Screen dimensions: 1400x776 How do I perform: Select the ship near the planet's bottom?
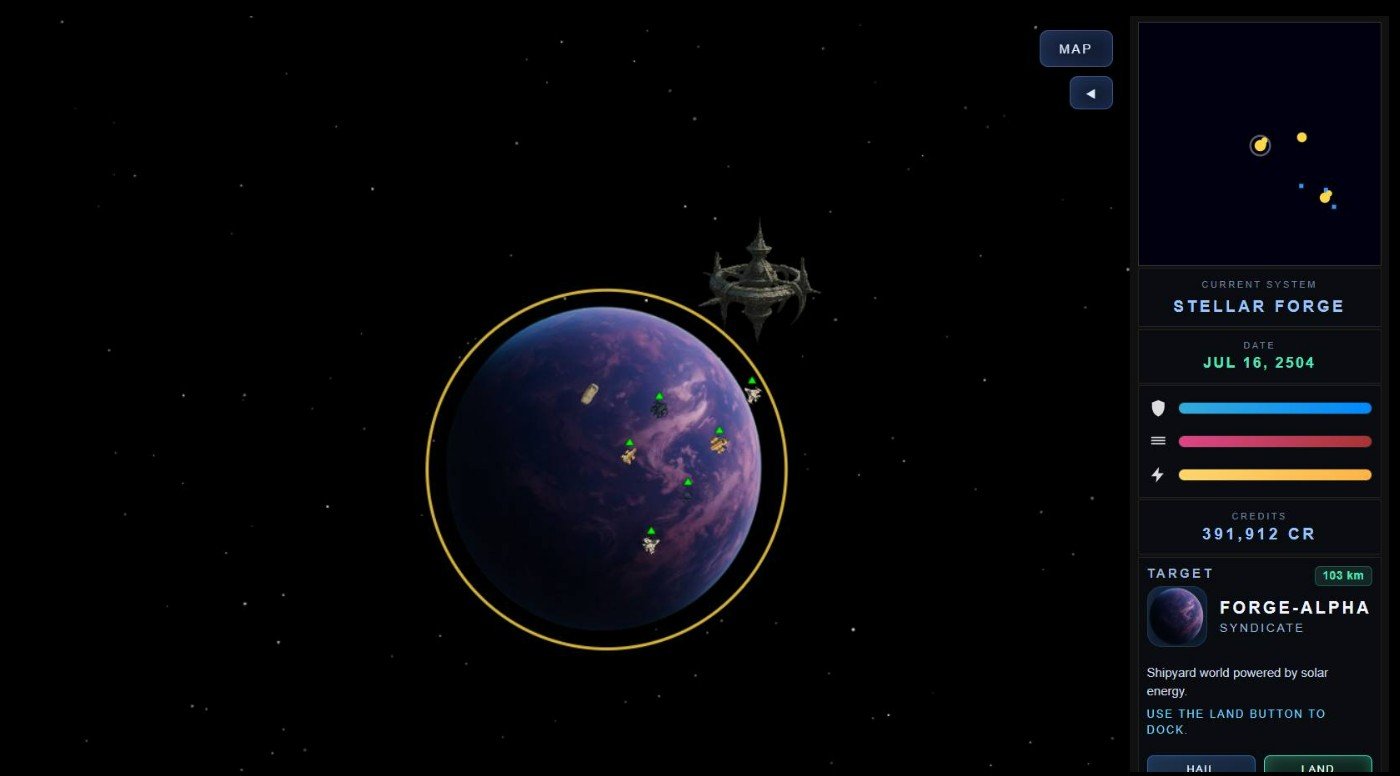coord(650,543)
